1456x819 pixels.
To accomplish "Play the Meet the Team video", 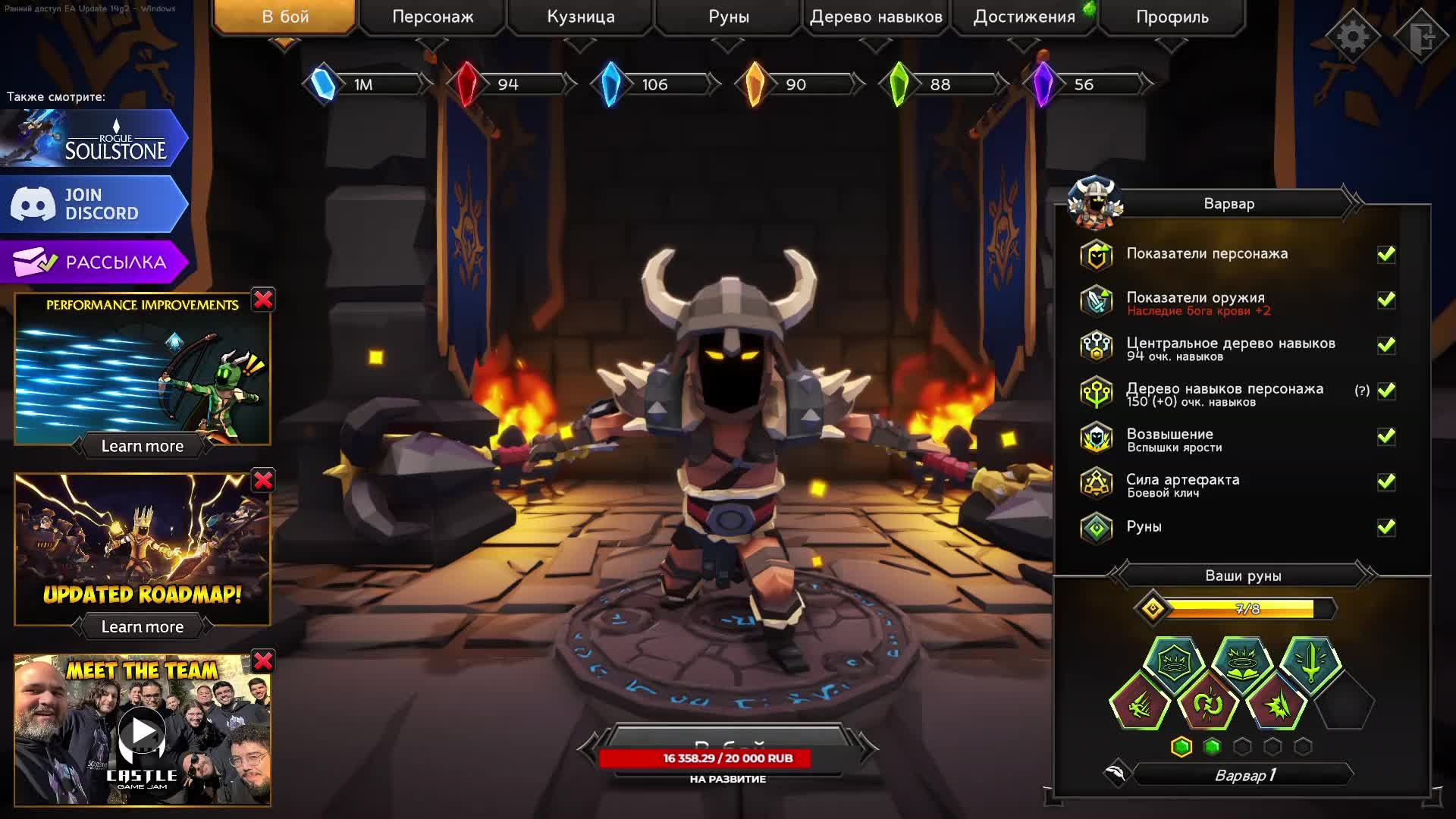I will [142, 732].
